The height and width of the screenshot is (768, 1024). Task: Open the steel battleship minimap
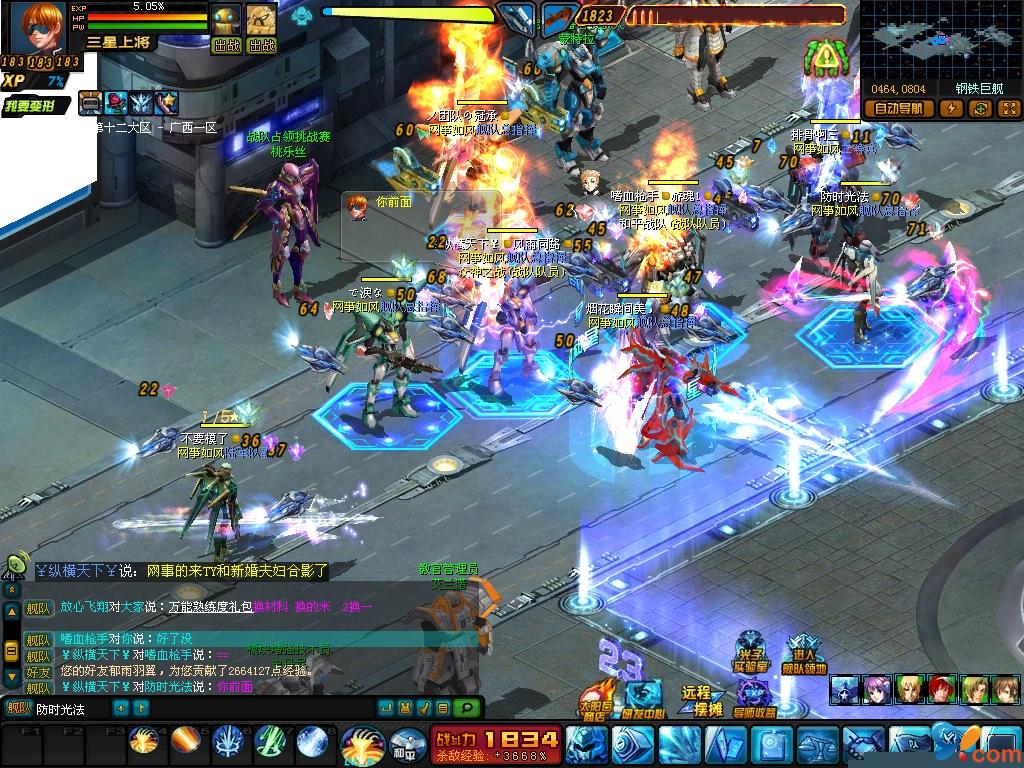(x=940, y=40)
